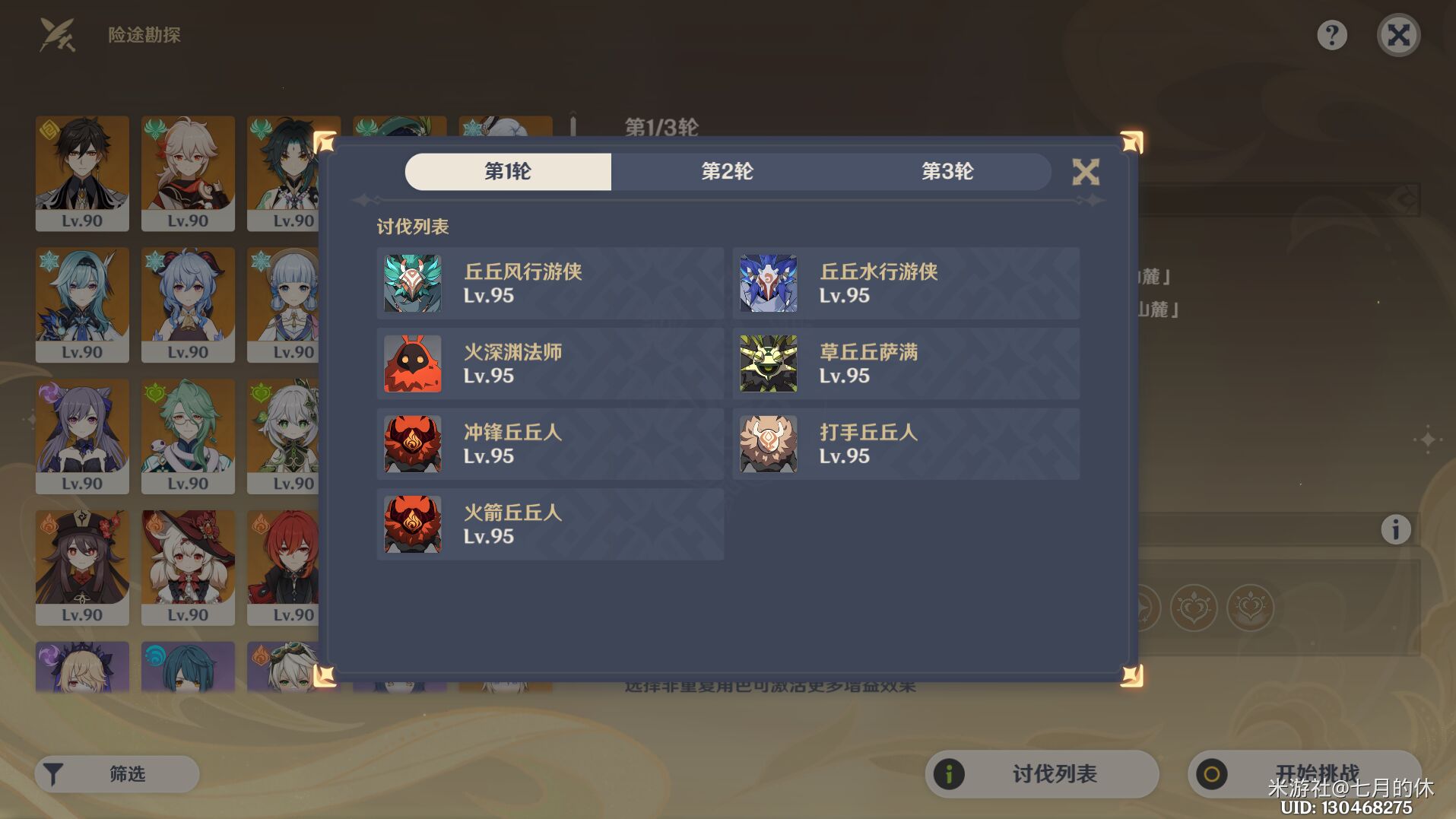Open the help question mark icon

[1331, 35]
